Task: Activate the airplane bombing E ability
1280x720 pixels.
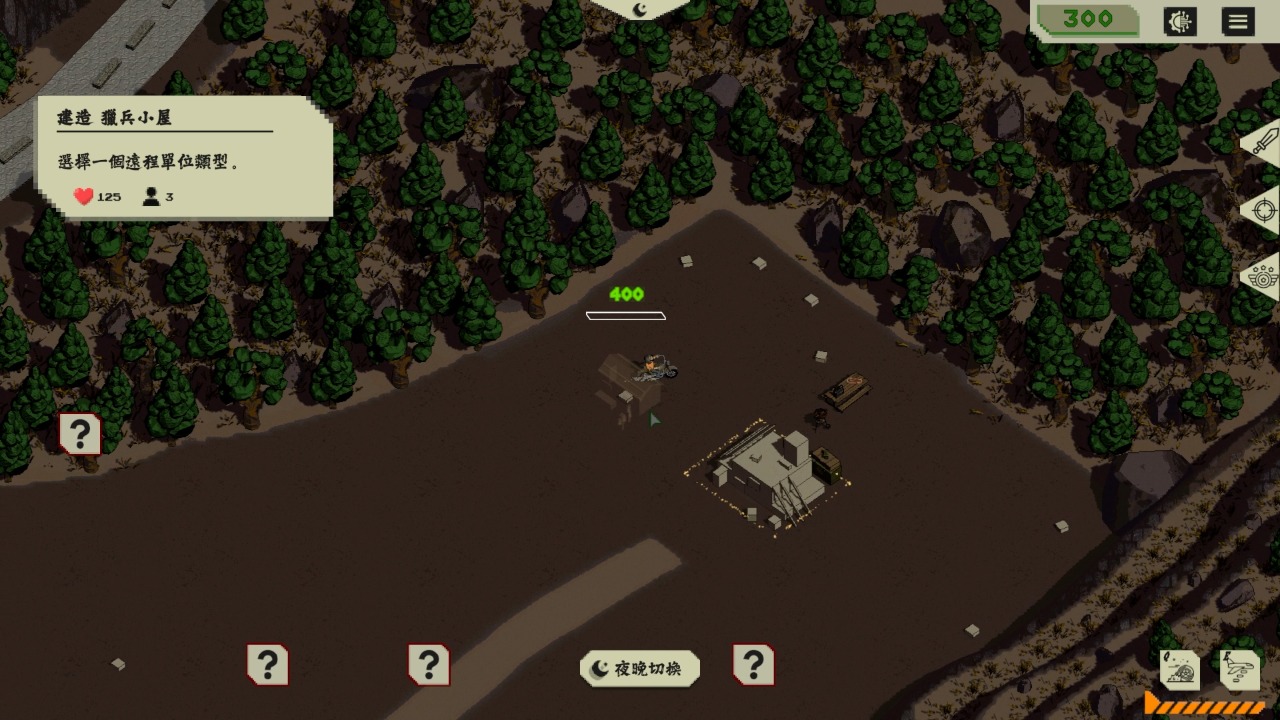Action: [1238, 669]
